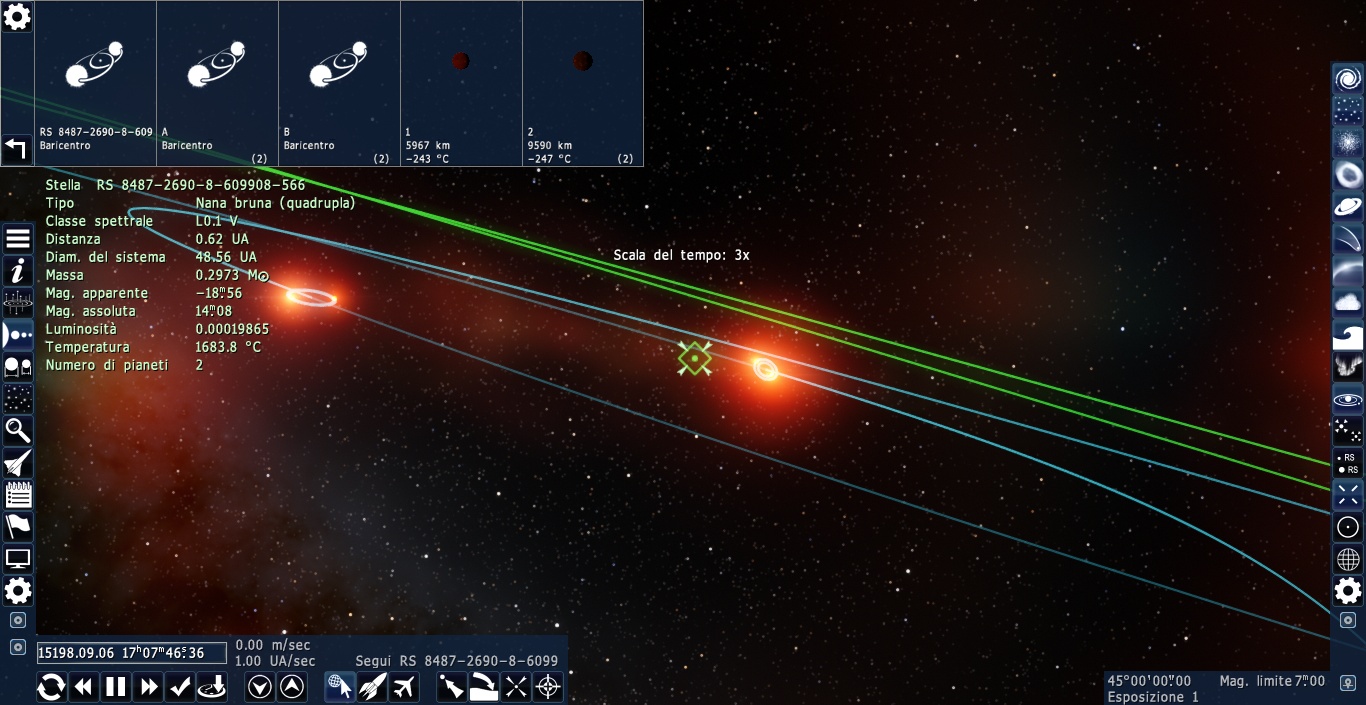Toggle the coordinate grid globe icon
The image size is (1366, 705).
[x=1348, y=559]
